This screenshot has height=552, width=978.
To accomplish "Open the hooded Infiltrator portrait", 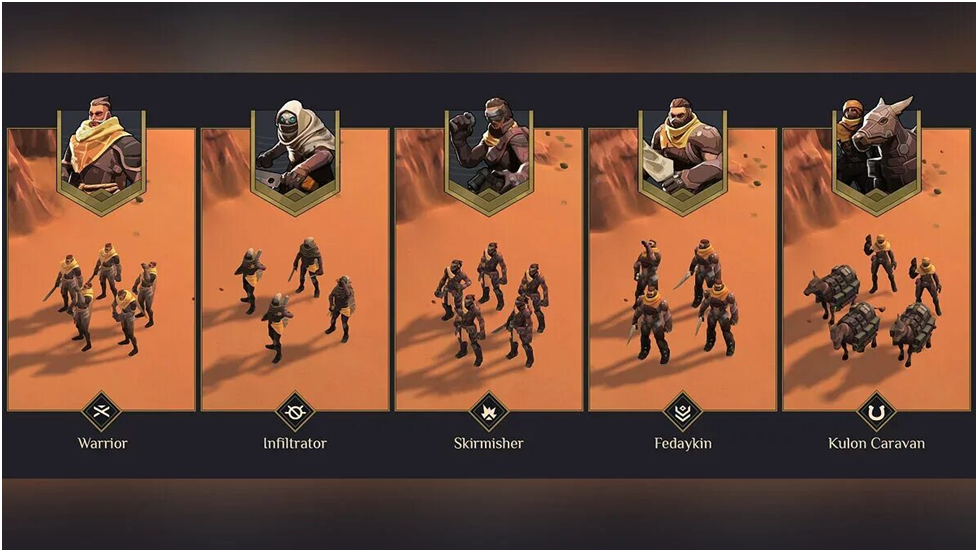I will click(x=295, y=150).
